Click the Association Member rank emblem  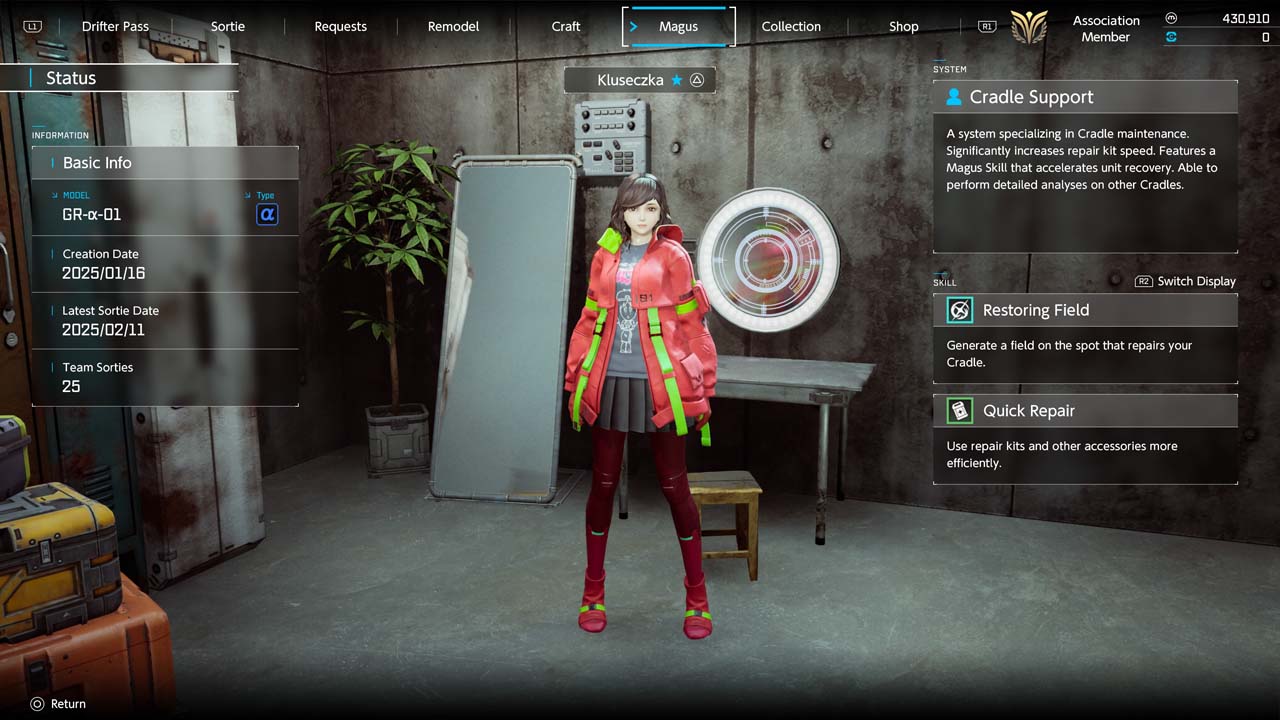(1029, 27)
